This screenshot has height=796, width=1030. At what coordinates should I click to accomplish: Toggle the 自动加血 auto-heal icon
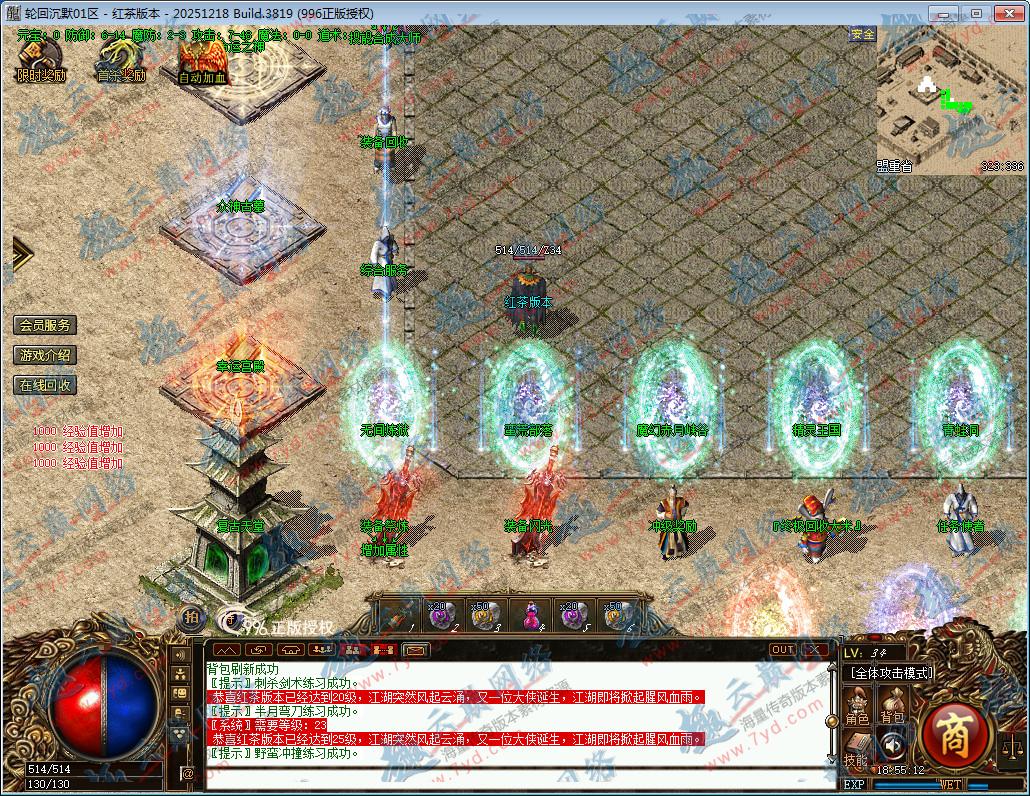(202, 60)
